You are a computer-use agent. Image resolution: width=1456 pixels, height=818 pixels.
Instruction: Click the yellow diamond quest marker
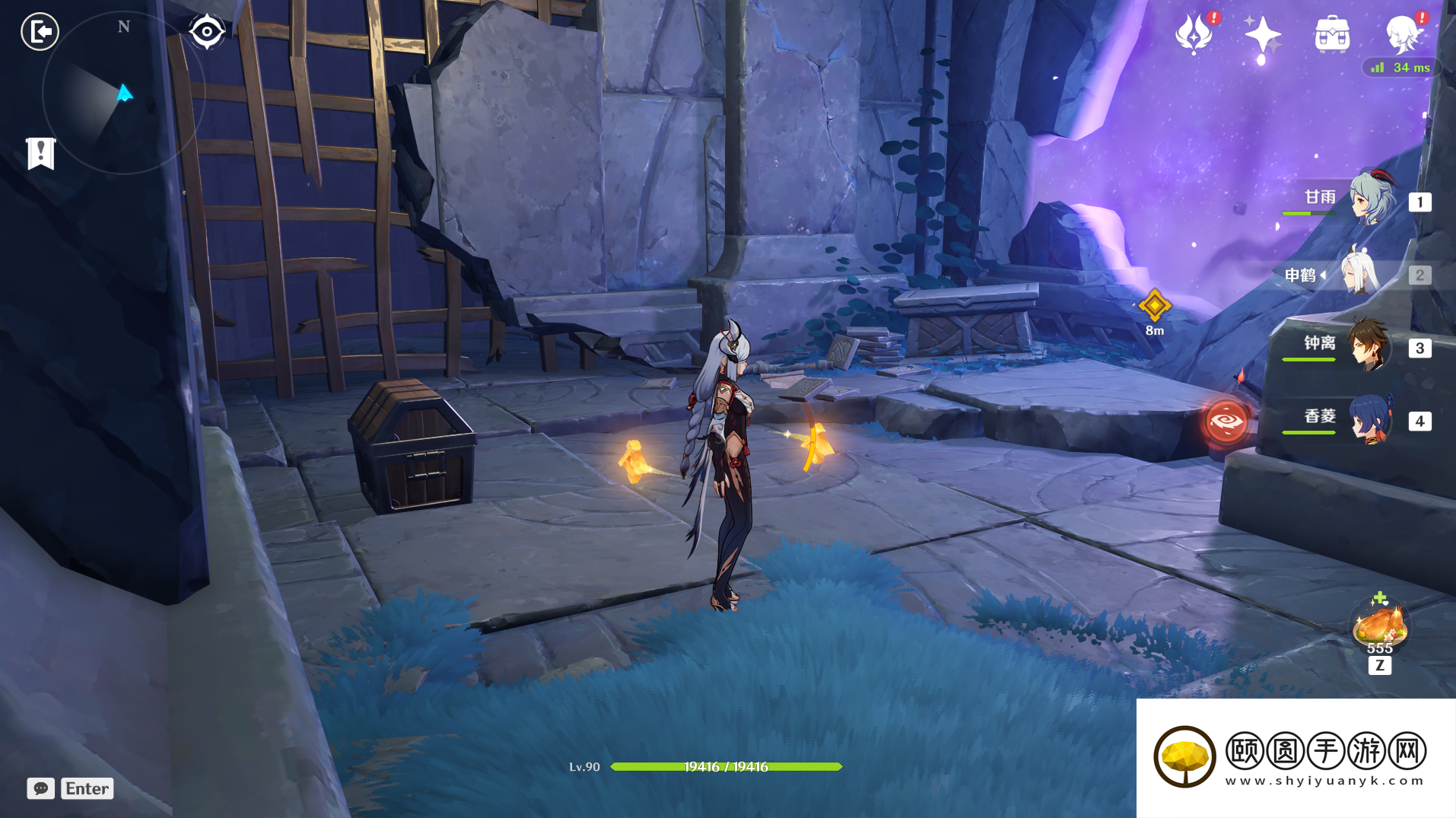pyautogui.click(x=1154, y=306)
